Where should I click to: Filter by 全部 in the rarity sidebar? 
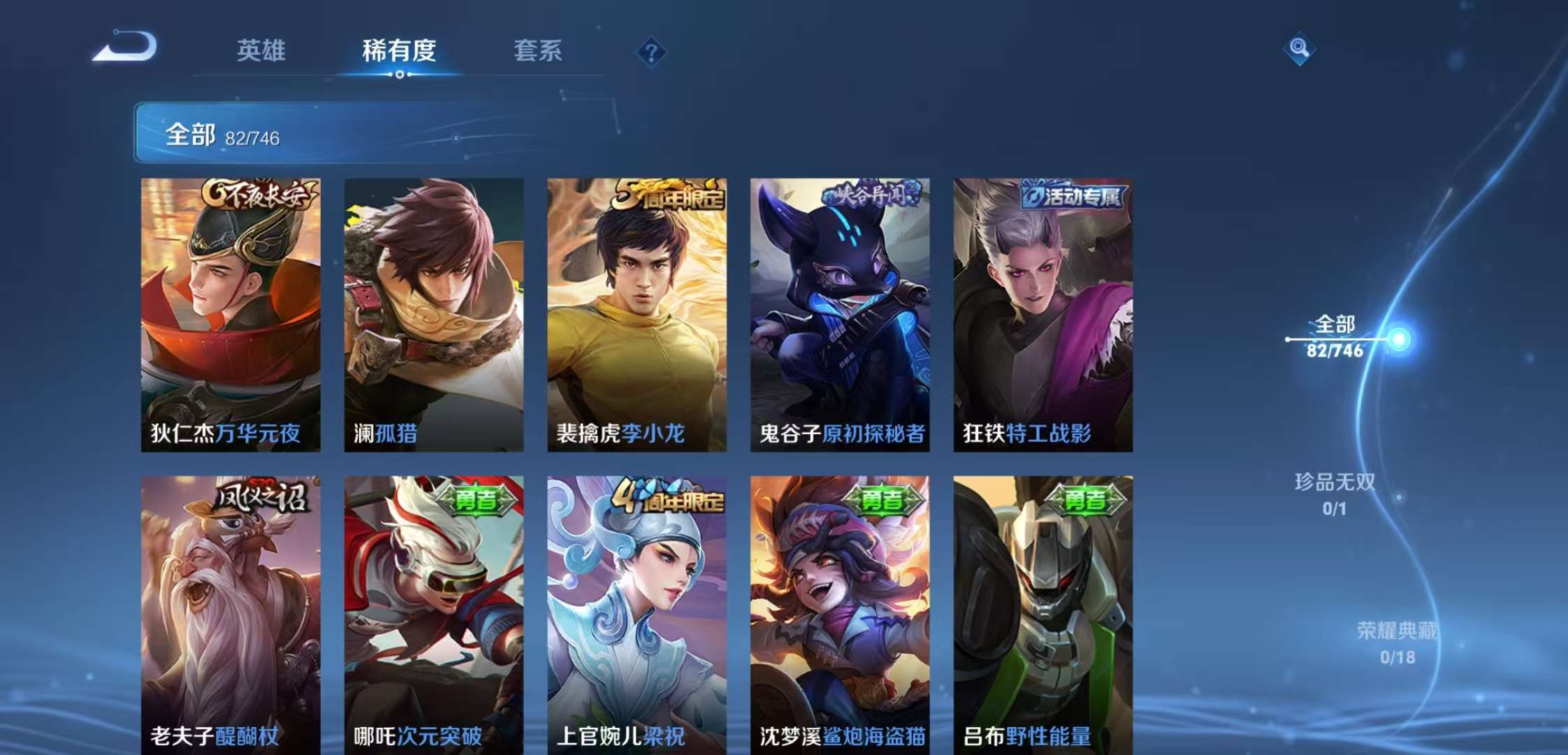pyautogui.click(x=1335, y=336)
